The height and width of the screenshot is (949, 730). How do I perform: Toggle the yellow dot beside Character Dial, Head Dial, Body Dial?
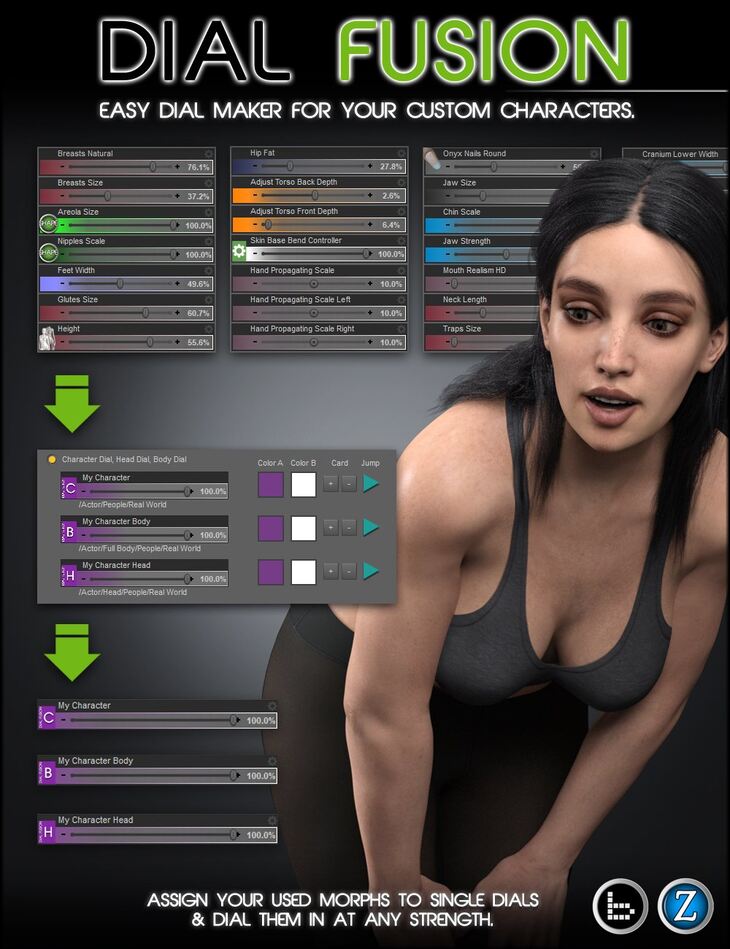(52, 459)
